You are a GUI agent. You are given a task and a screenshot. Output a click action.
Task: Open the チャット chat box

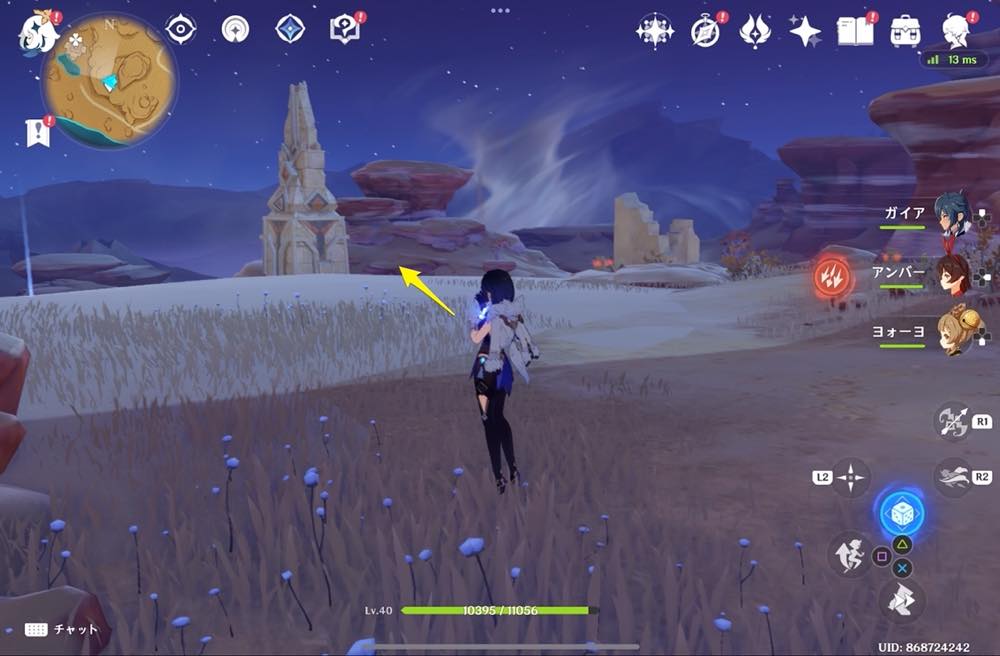pos(62,629)
